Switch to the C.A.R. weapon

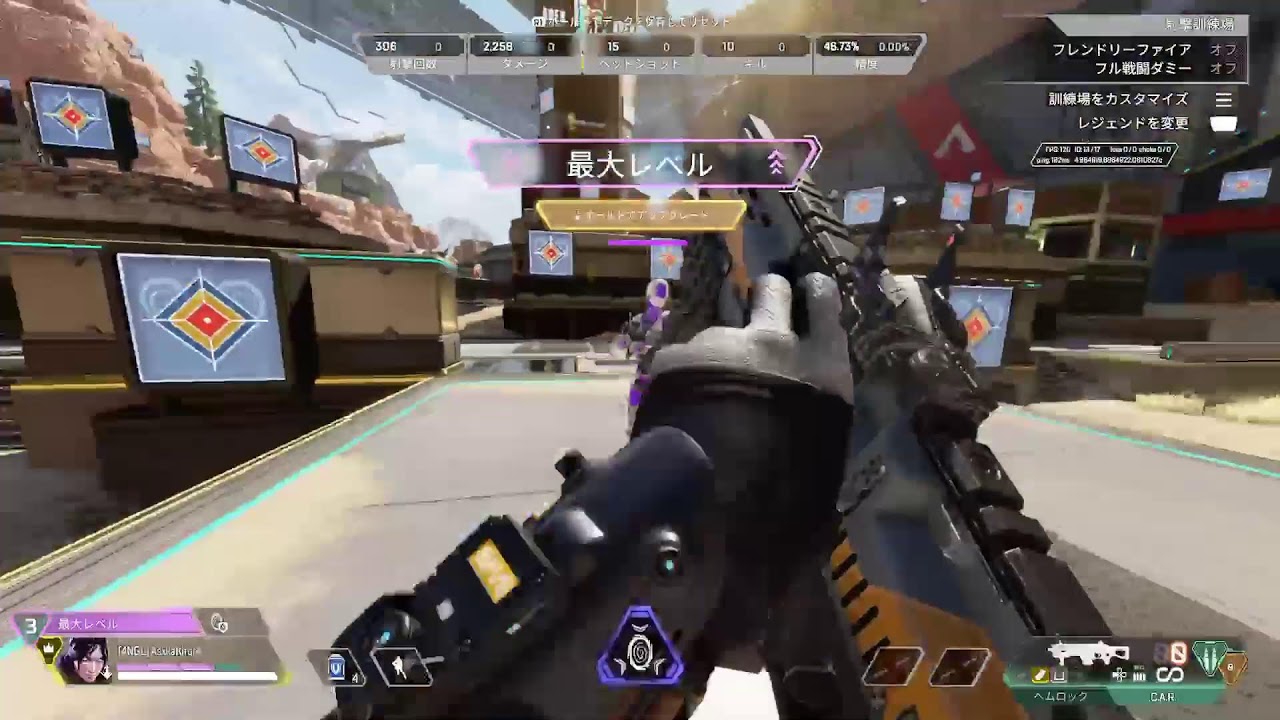coord(1161,696)
